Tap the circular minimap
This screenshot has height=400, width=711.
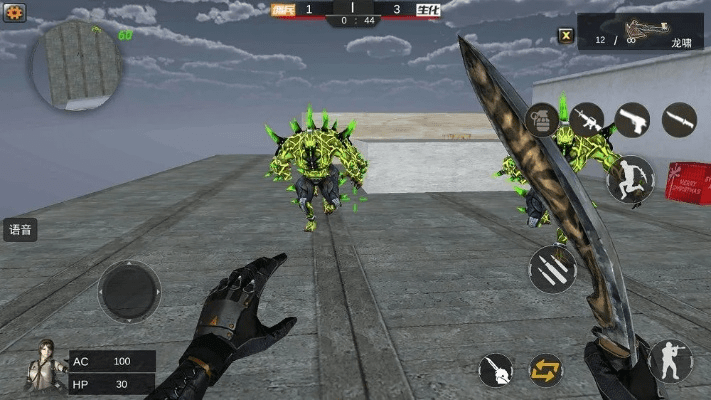coord(77,65)
